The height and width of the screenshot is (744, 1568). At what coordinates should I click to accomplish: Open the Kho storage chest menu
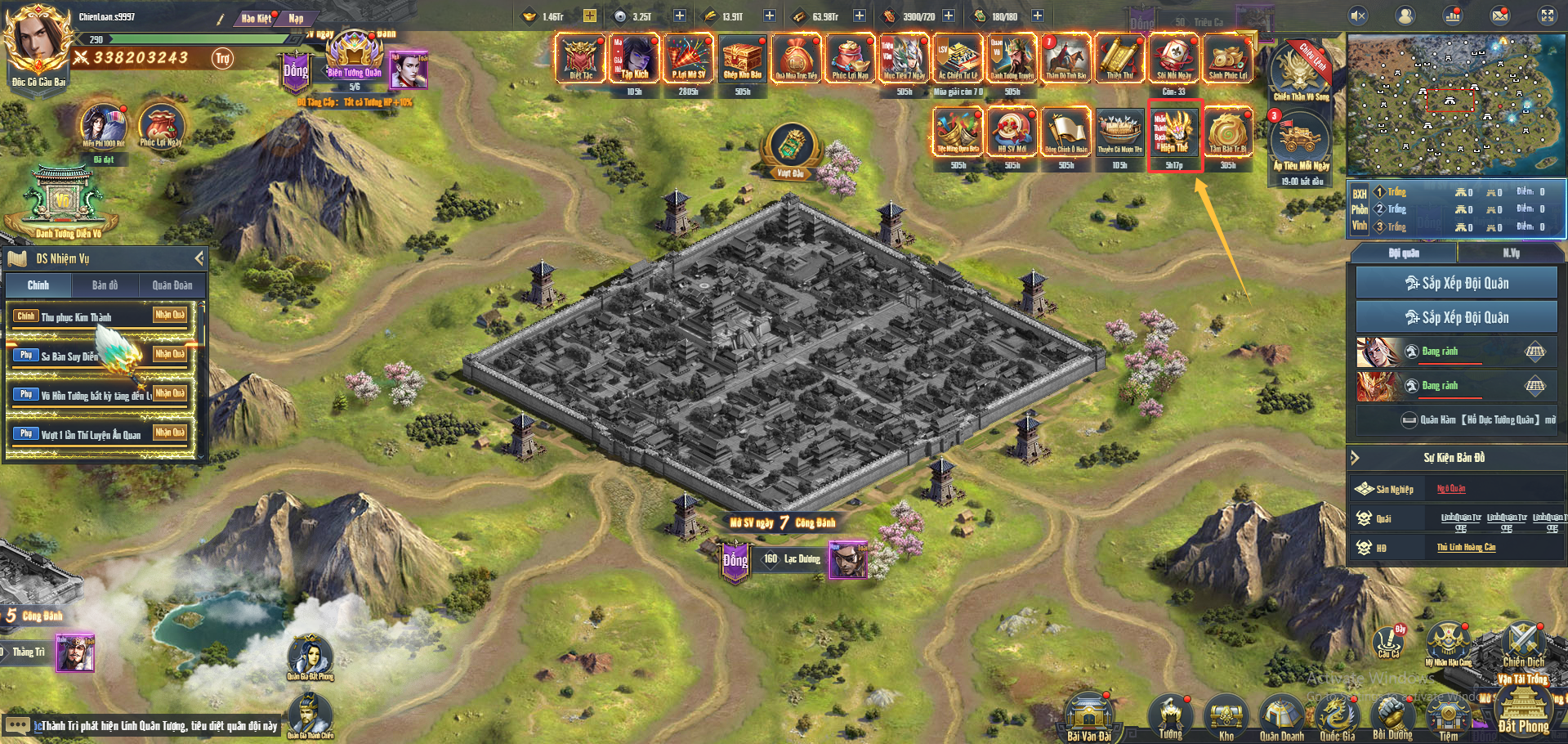pos(1226,717)
